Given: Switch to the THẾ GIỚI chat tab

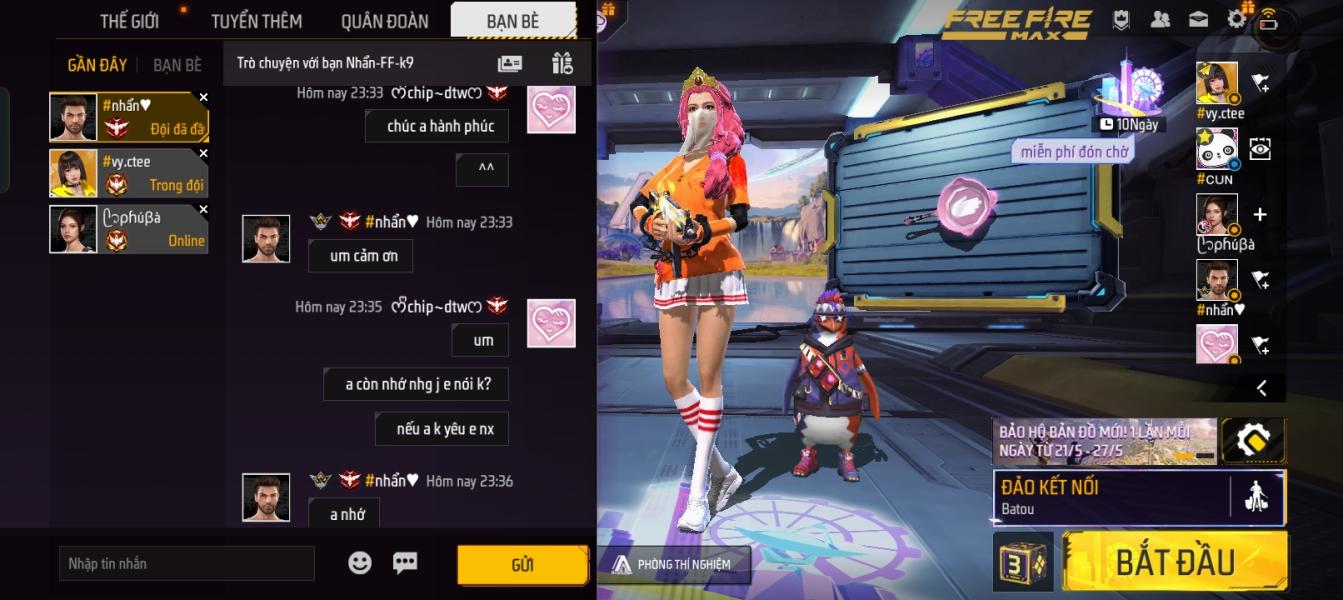Looking at the screenshot, I should coord(131,21).
